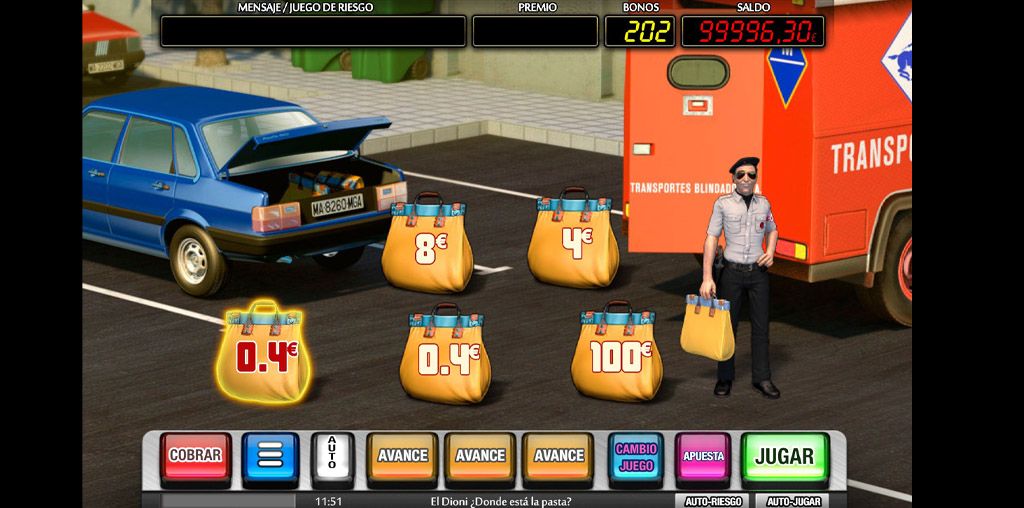
Task: Hit the green JUGAR button
Action: point(784,457)
